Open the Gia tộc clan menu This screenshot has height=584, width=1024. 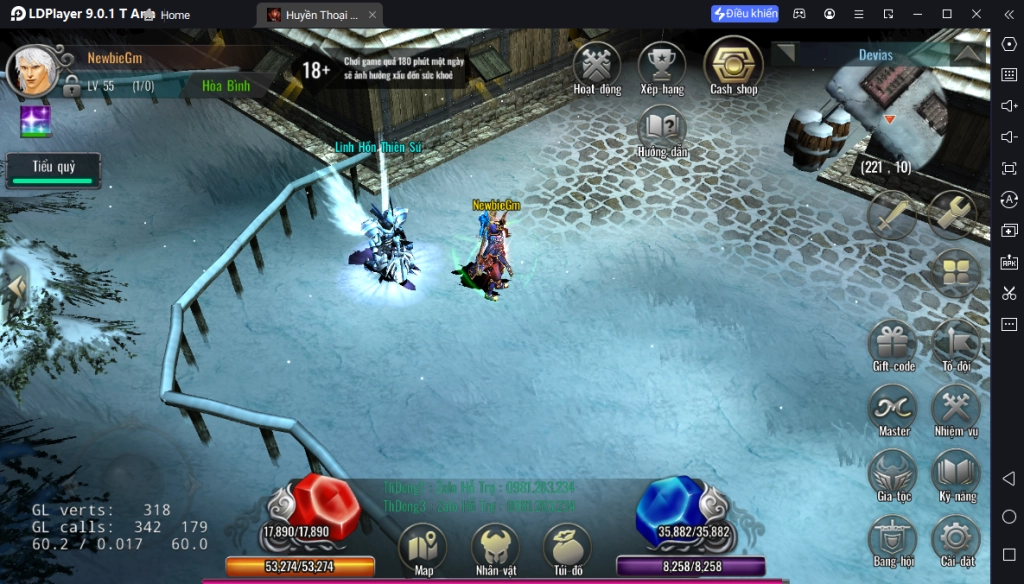[x=893, y=473]
